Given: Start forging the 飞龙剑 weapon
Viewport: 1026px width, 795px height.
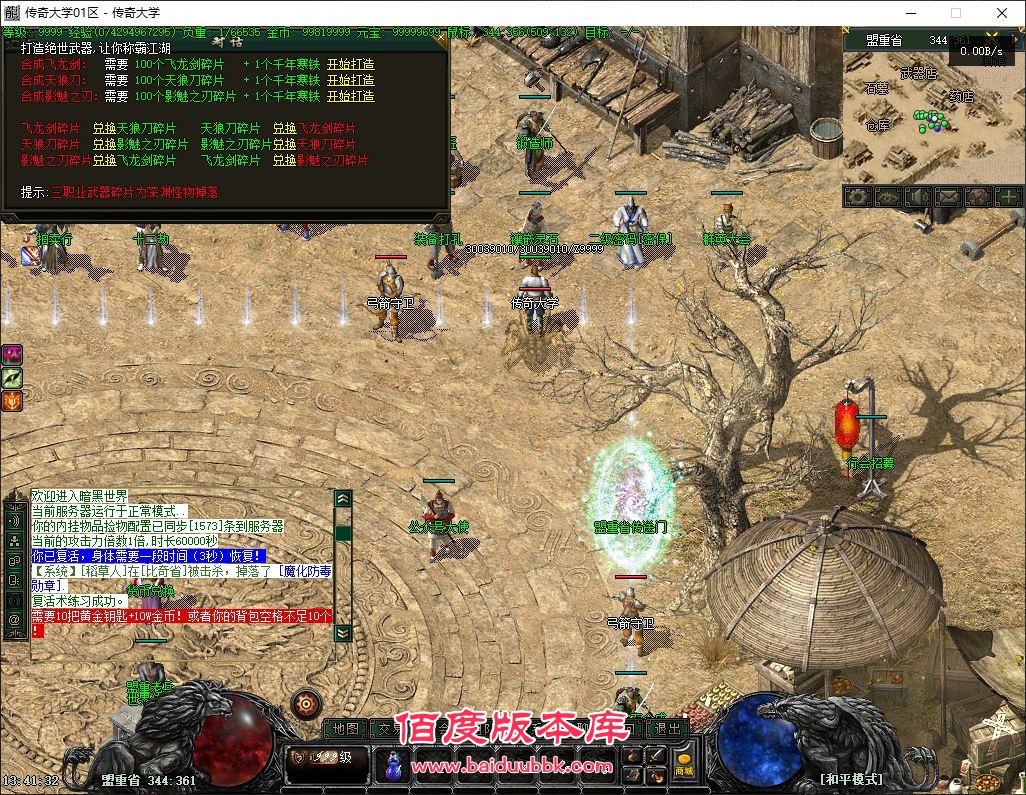Looking at the screenshot, I should 350,64.
